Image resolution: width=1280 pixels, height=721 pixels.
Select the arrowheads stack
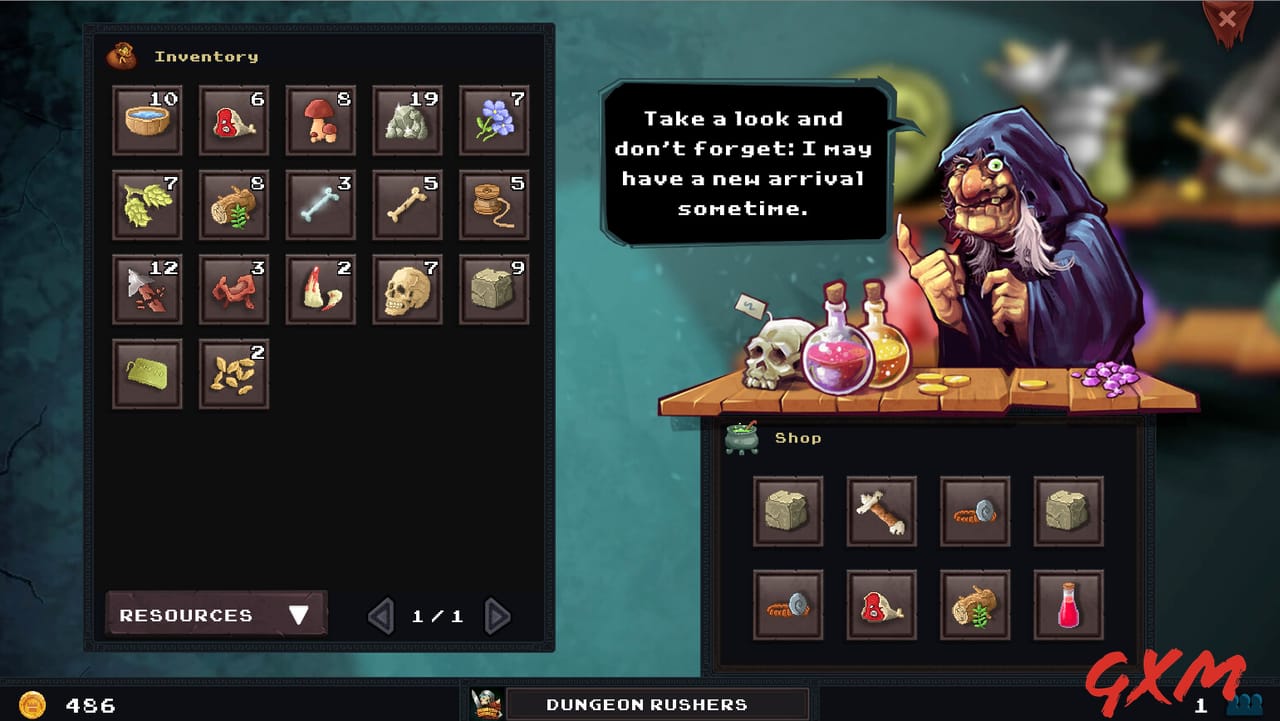tap(147, 289)
